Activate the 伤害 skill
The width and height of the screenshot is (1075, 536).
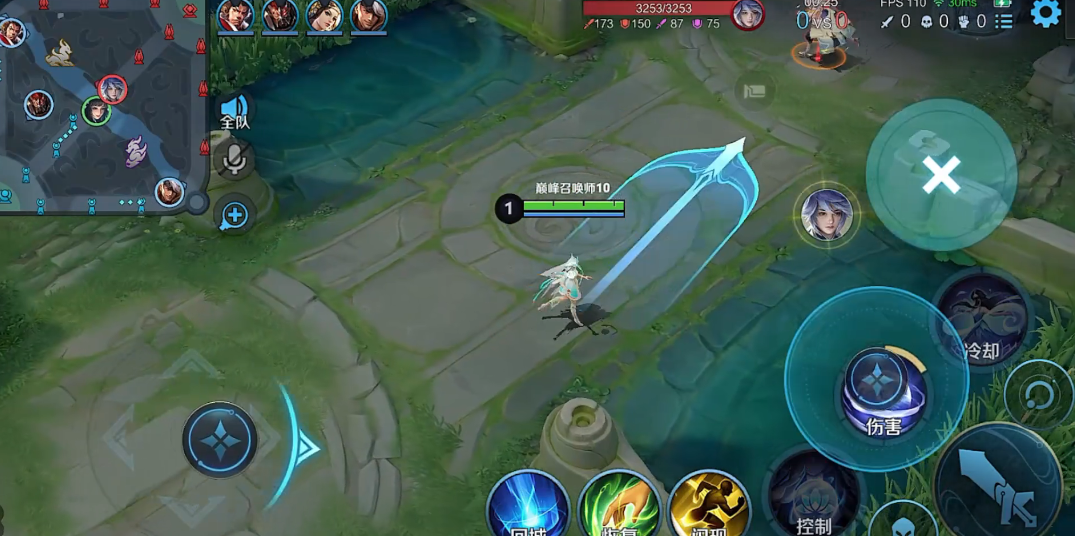click(x=877, y=388)
